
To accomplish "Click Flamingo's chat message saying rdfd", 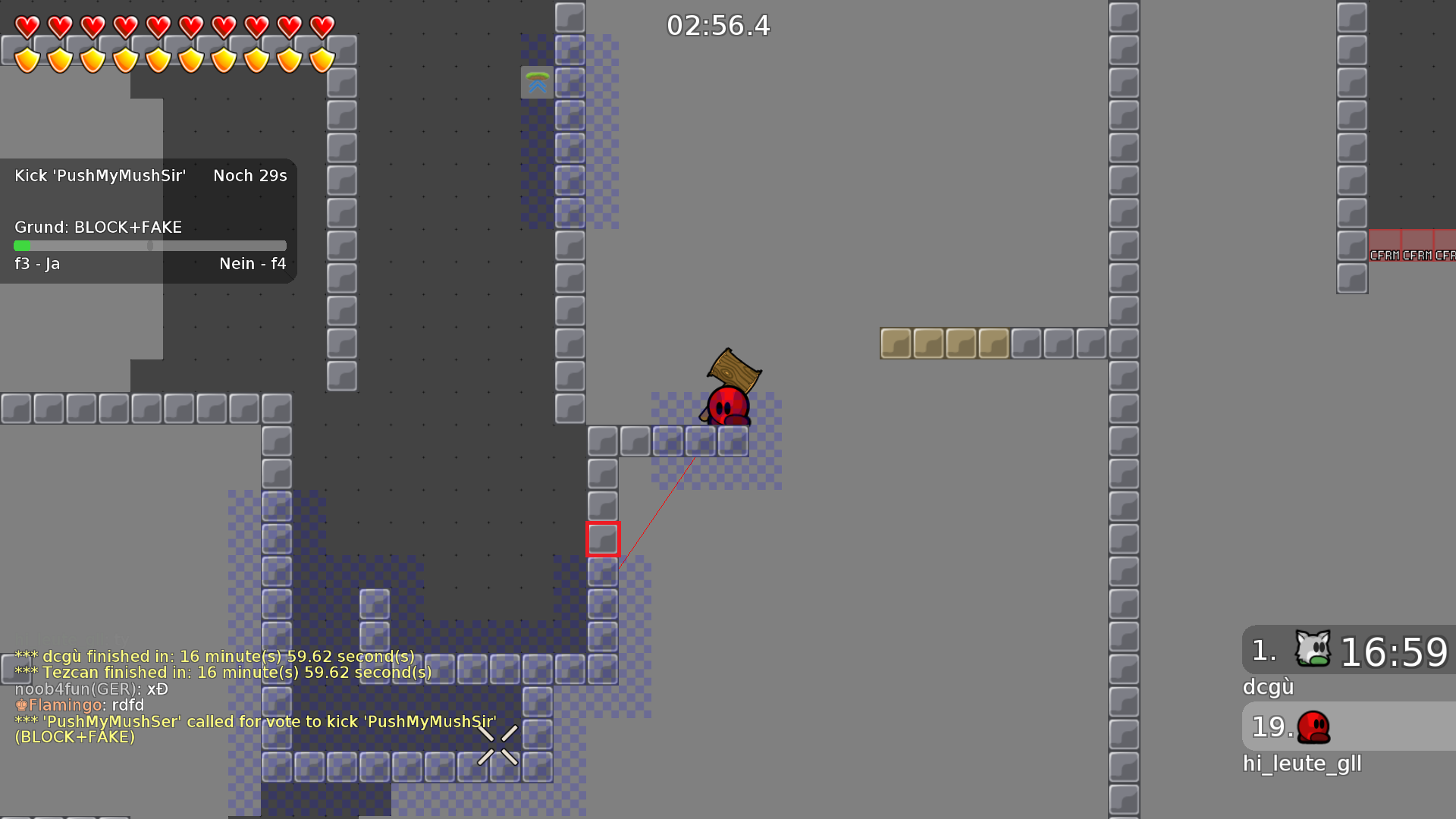I will click(80, 704).
